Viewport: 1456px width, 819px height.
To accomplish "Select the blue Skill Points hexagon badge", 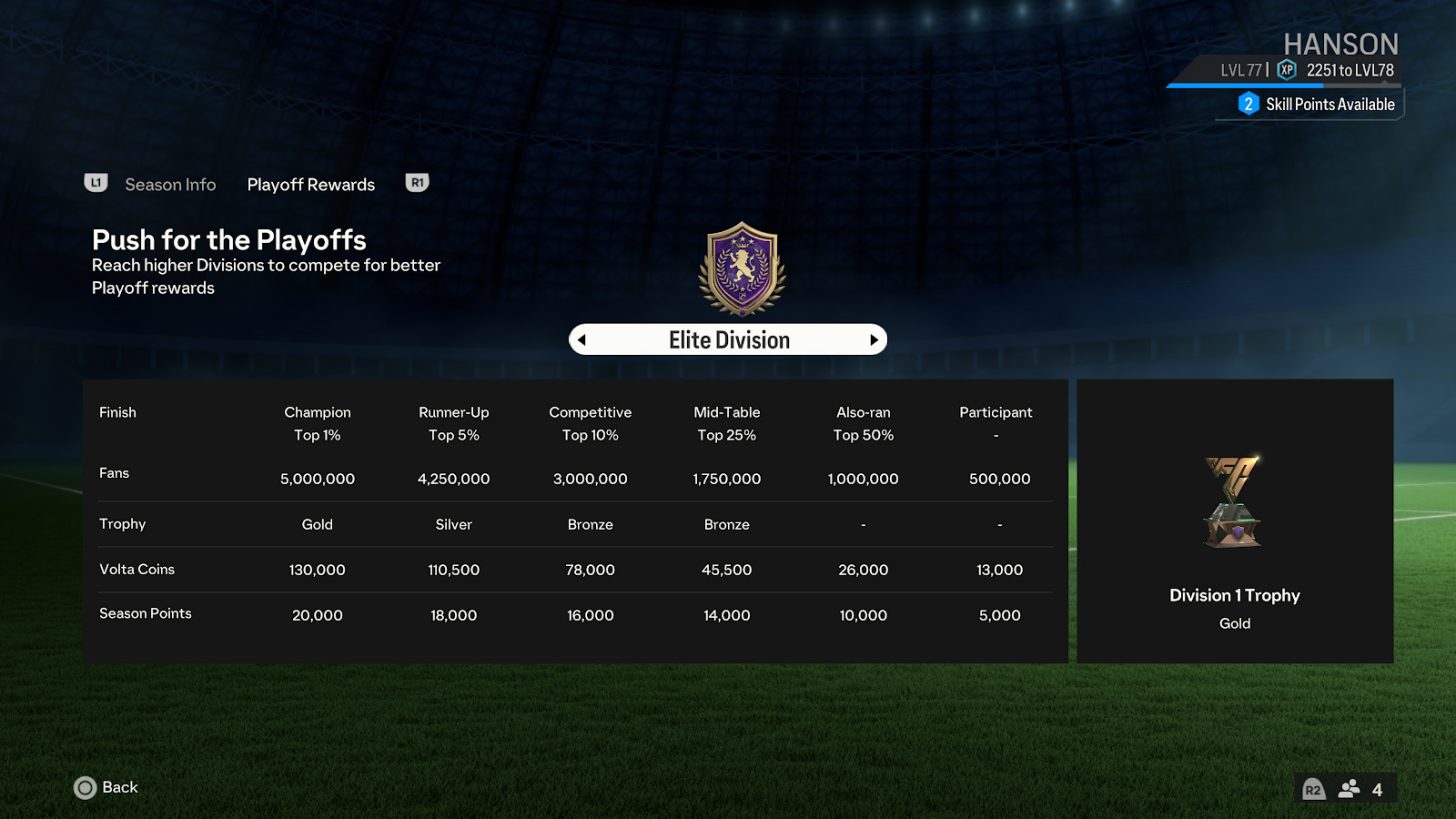I will 1248,104.
